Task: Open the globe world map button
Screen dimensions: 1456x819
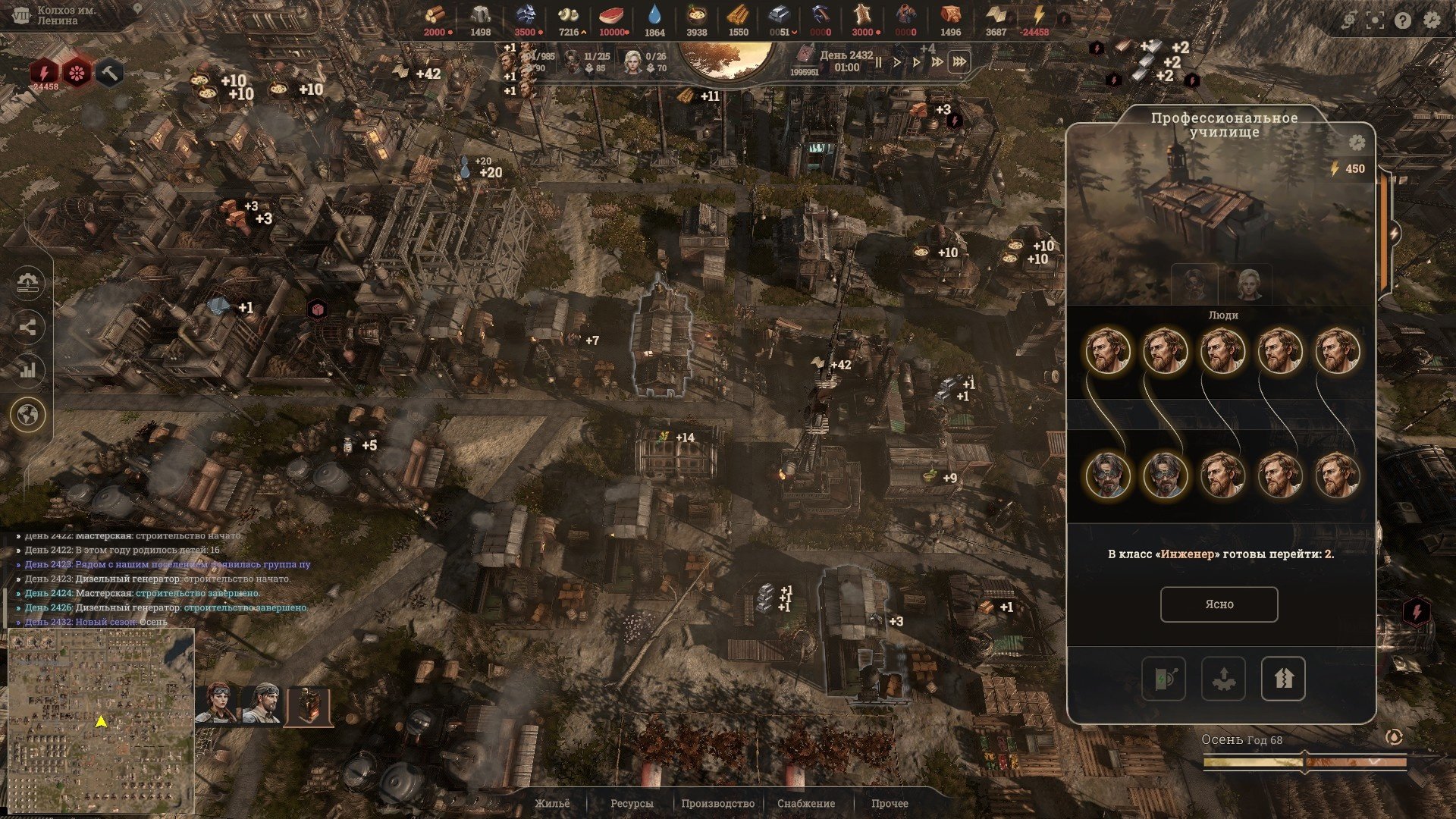Action: point(29,415)
